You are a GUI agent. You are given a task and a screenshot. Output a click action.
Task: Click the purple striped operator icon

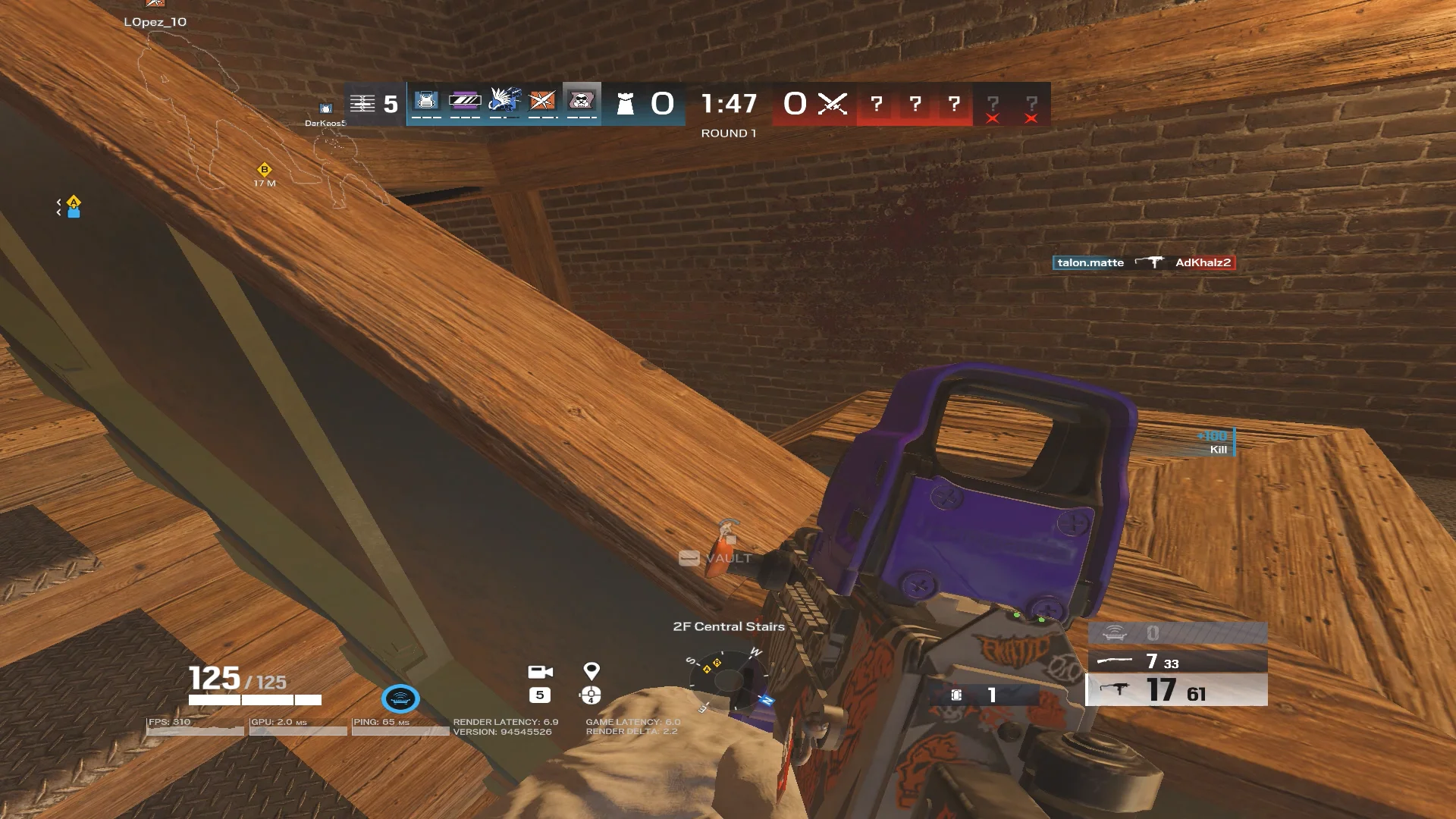tap(465, 101)
